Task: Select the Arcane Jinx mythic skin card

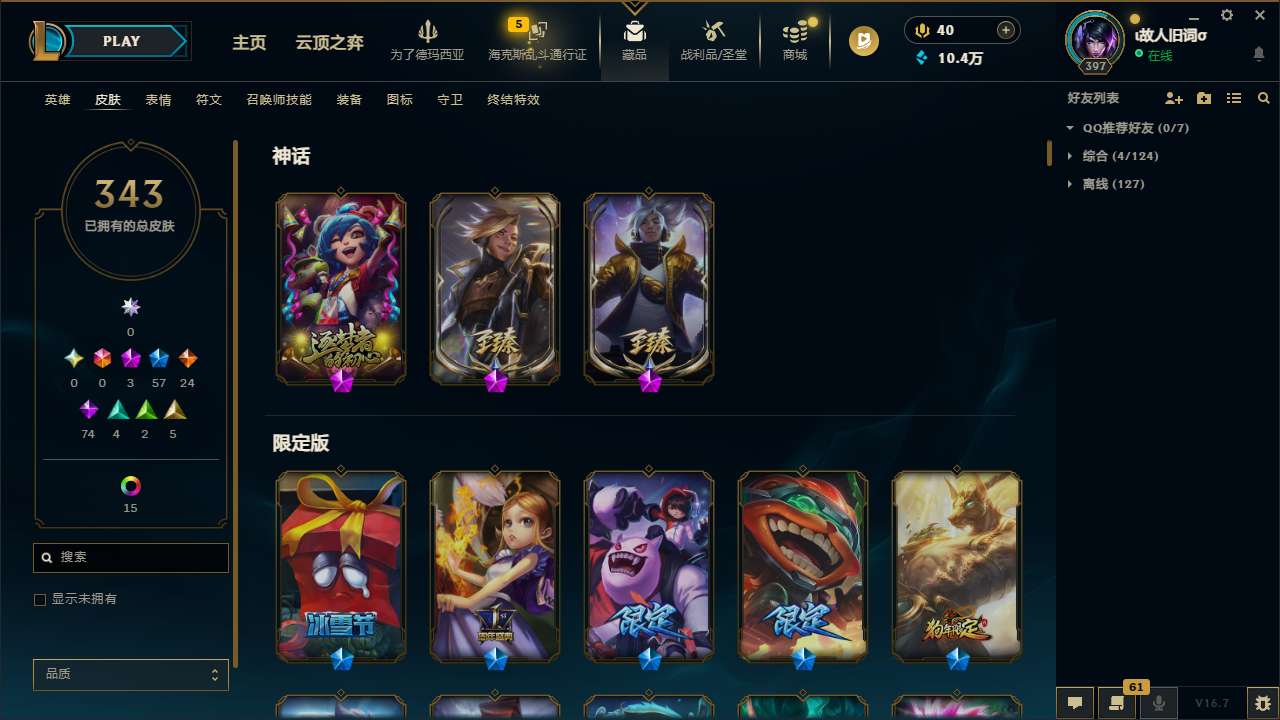Action: 340,288
